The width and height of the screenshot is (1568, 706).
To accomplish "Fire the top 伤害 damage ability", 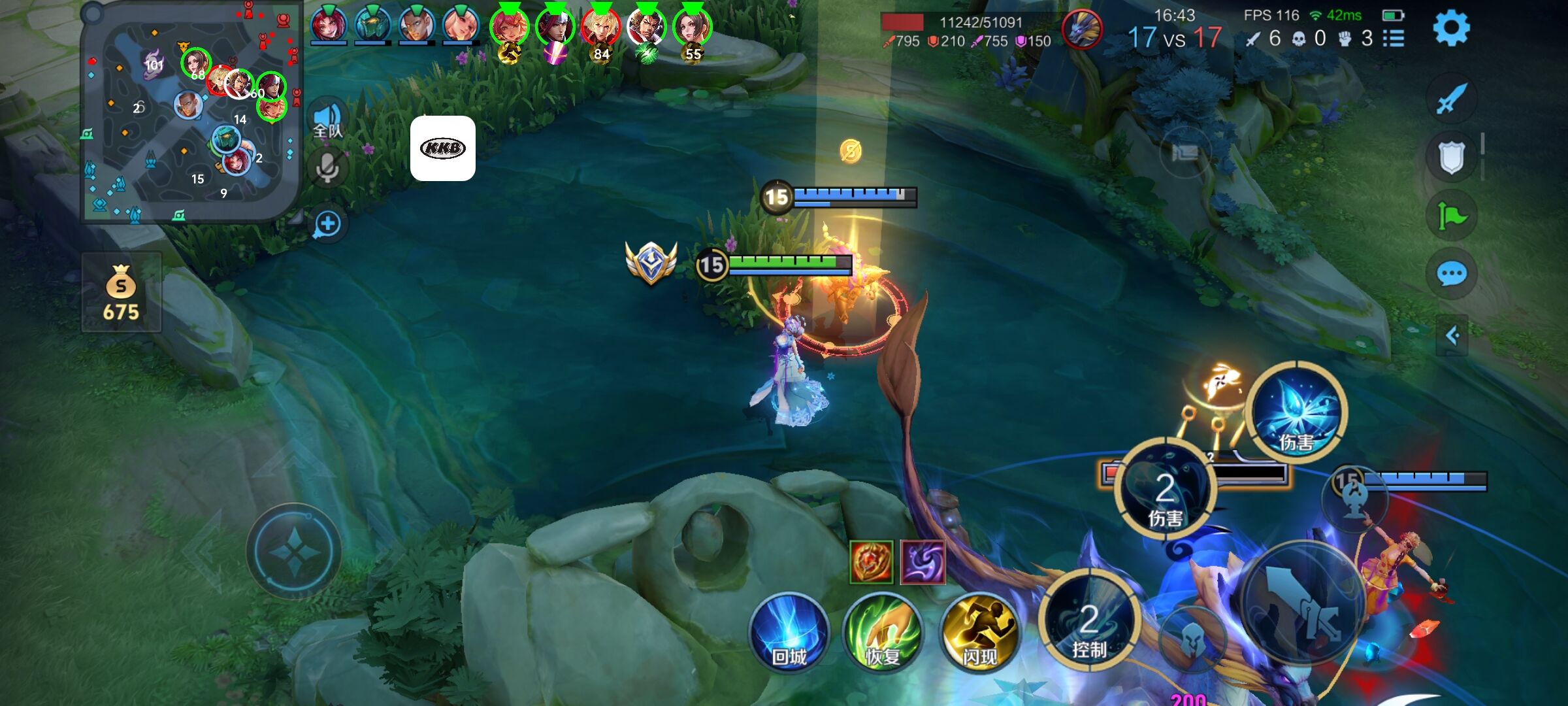I will coord(1297,412).
